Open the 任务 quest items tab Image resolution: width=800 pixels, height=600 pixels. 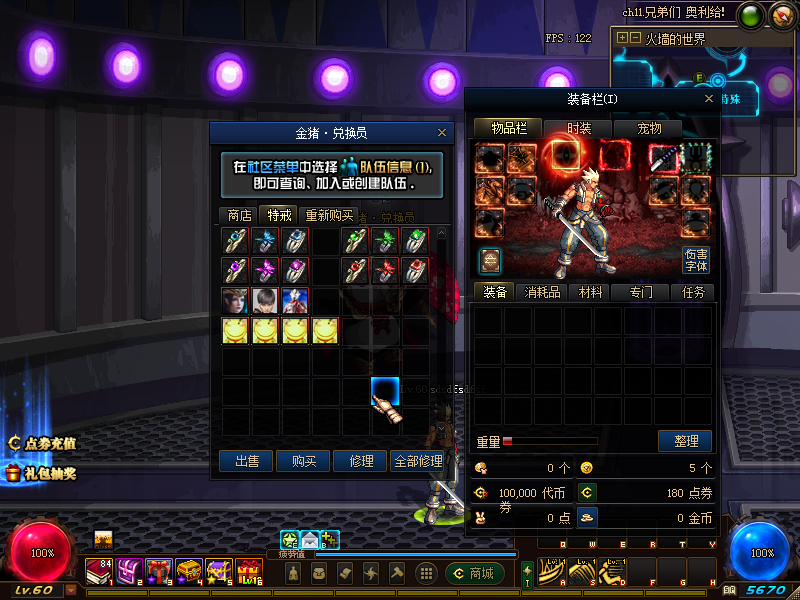coord(693,292)
